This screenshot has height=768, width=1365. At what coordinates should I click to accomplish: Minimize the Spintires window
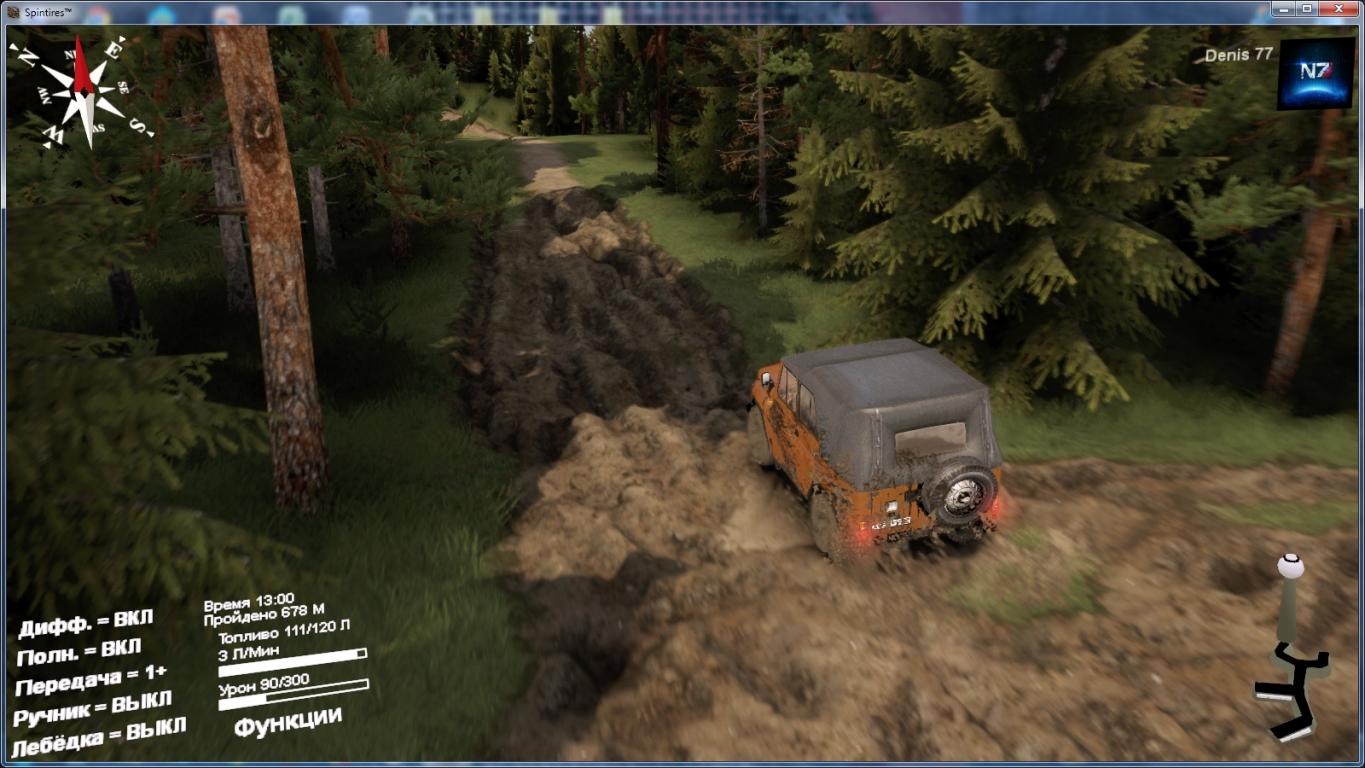1284,9
